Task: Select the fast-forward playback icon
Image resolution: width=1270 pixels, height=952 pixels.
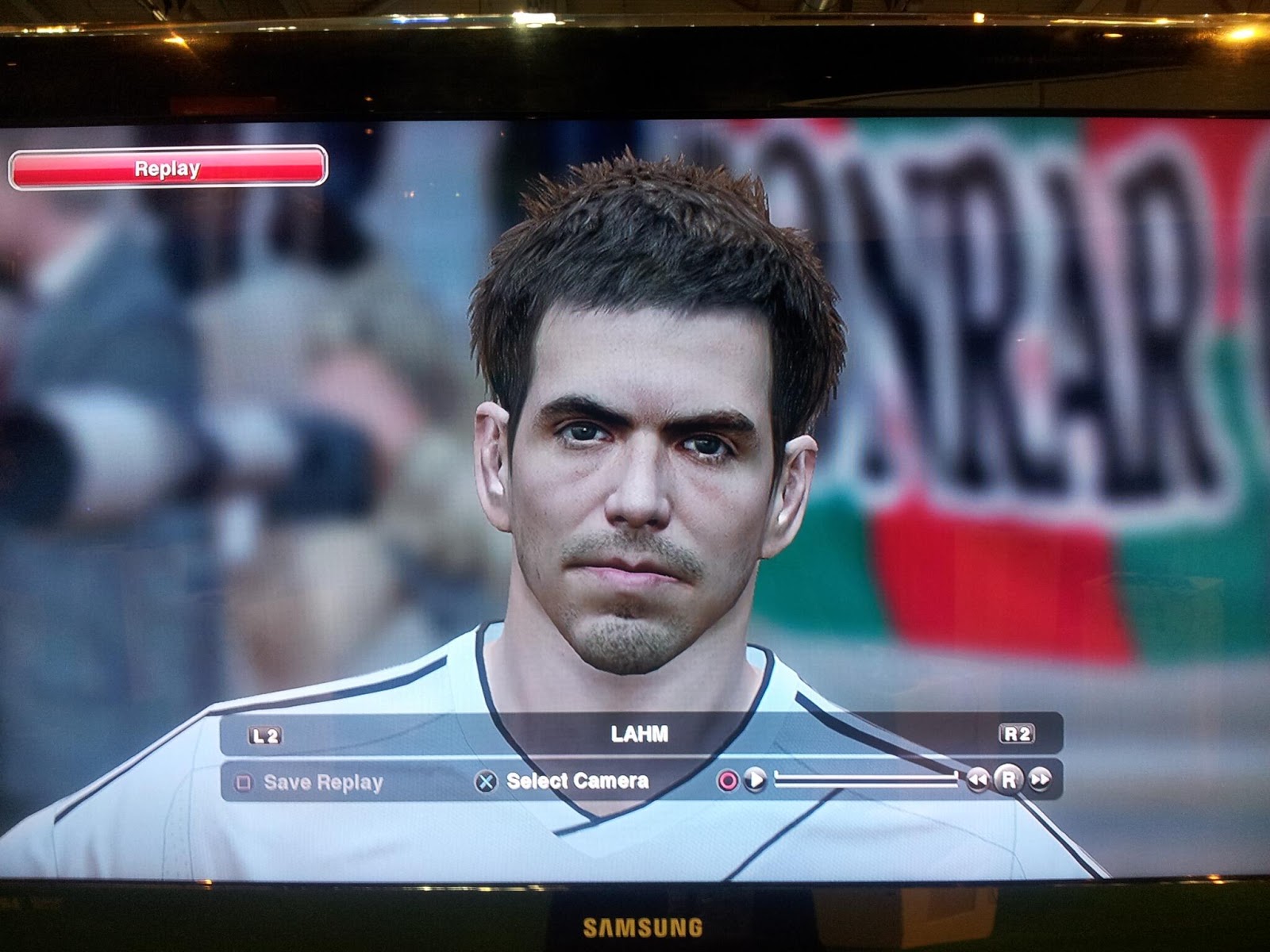Action: (x=1040, y=779)
